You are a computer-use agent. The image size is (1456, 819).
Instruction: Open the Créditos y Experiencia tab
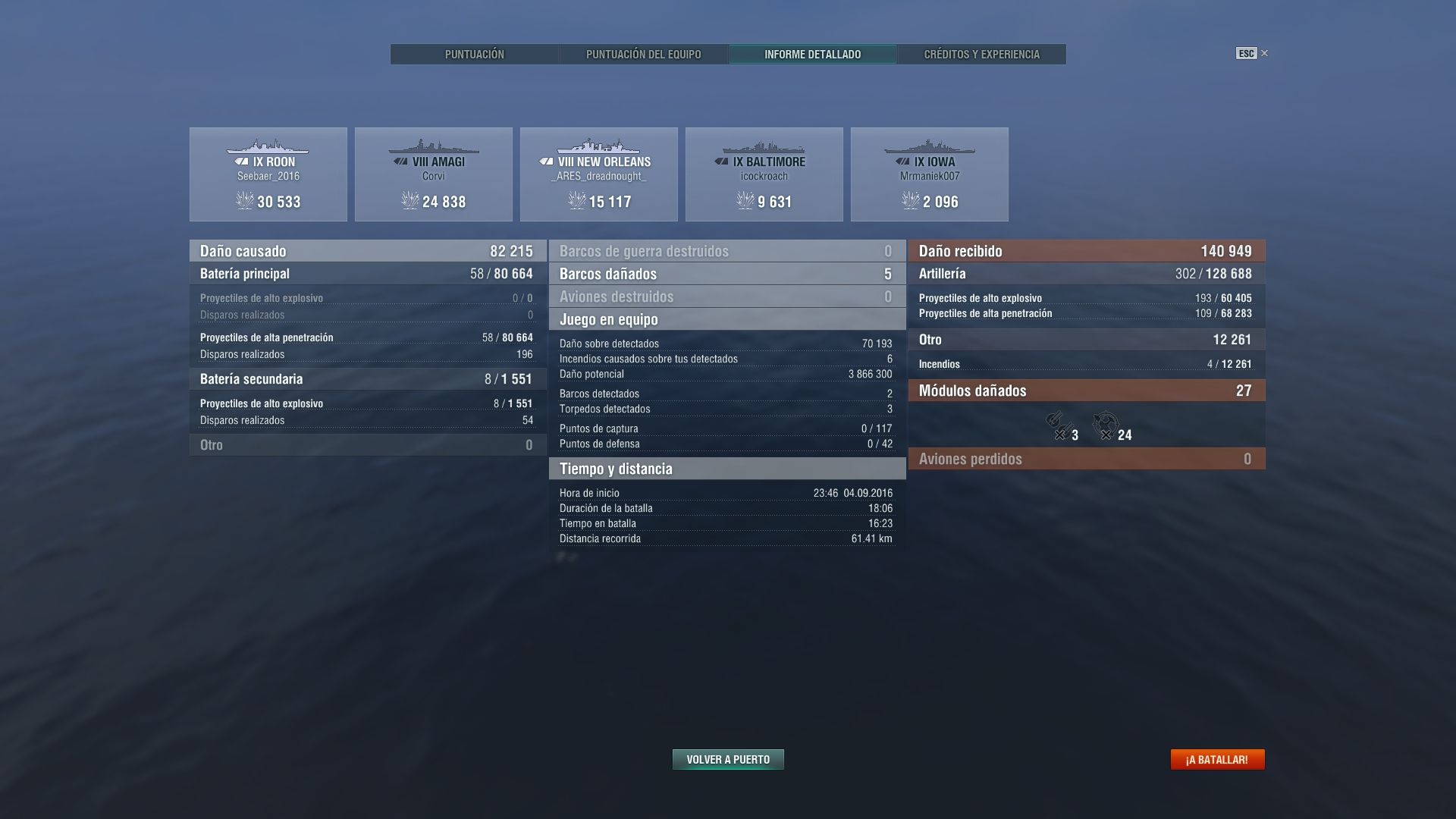coord(982,54)
